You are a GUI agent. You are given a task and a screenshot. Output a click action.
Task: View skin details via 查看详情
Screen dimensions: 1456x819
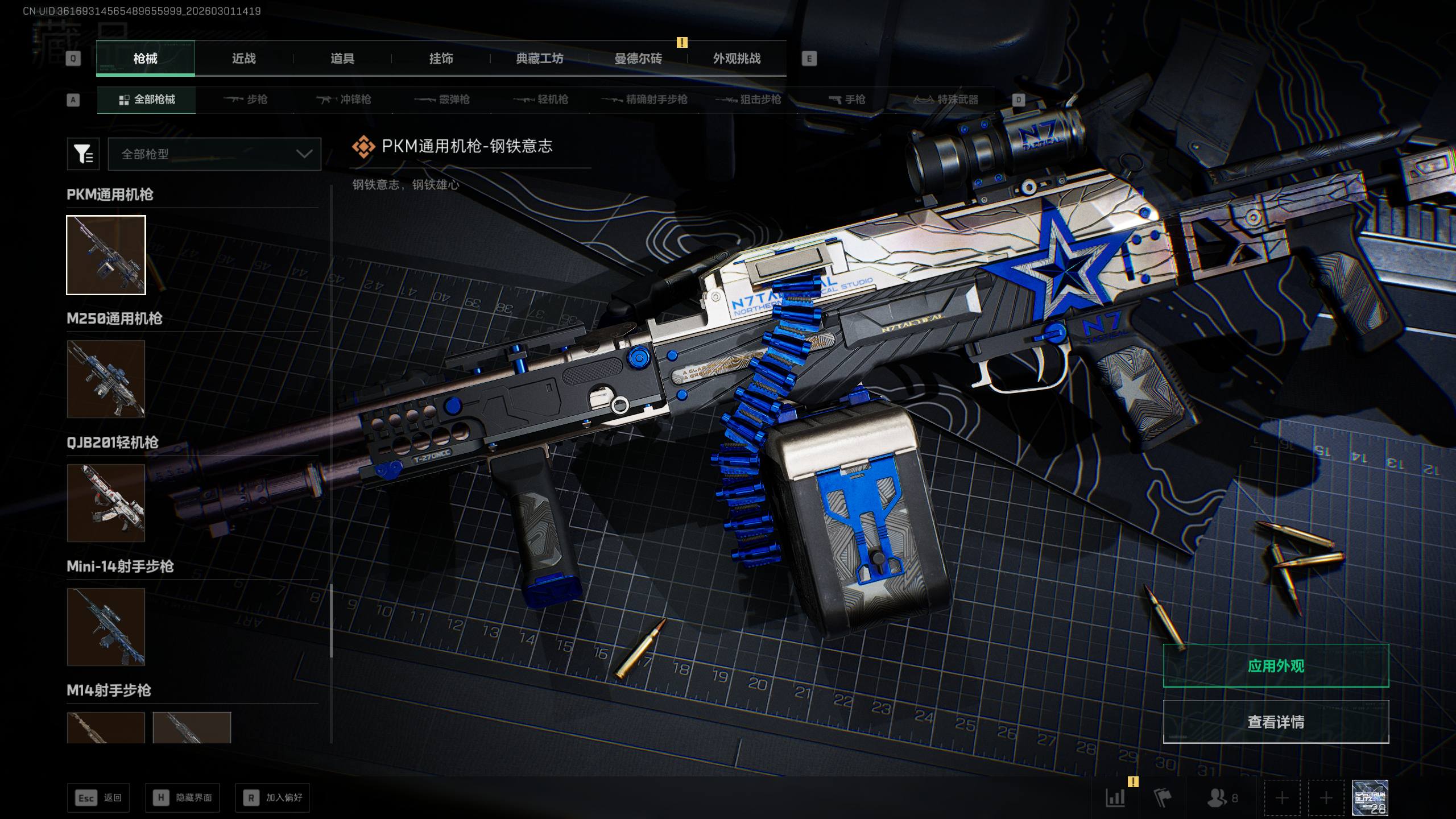[1276, 722]
